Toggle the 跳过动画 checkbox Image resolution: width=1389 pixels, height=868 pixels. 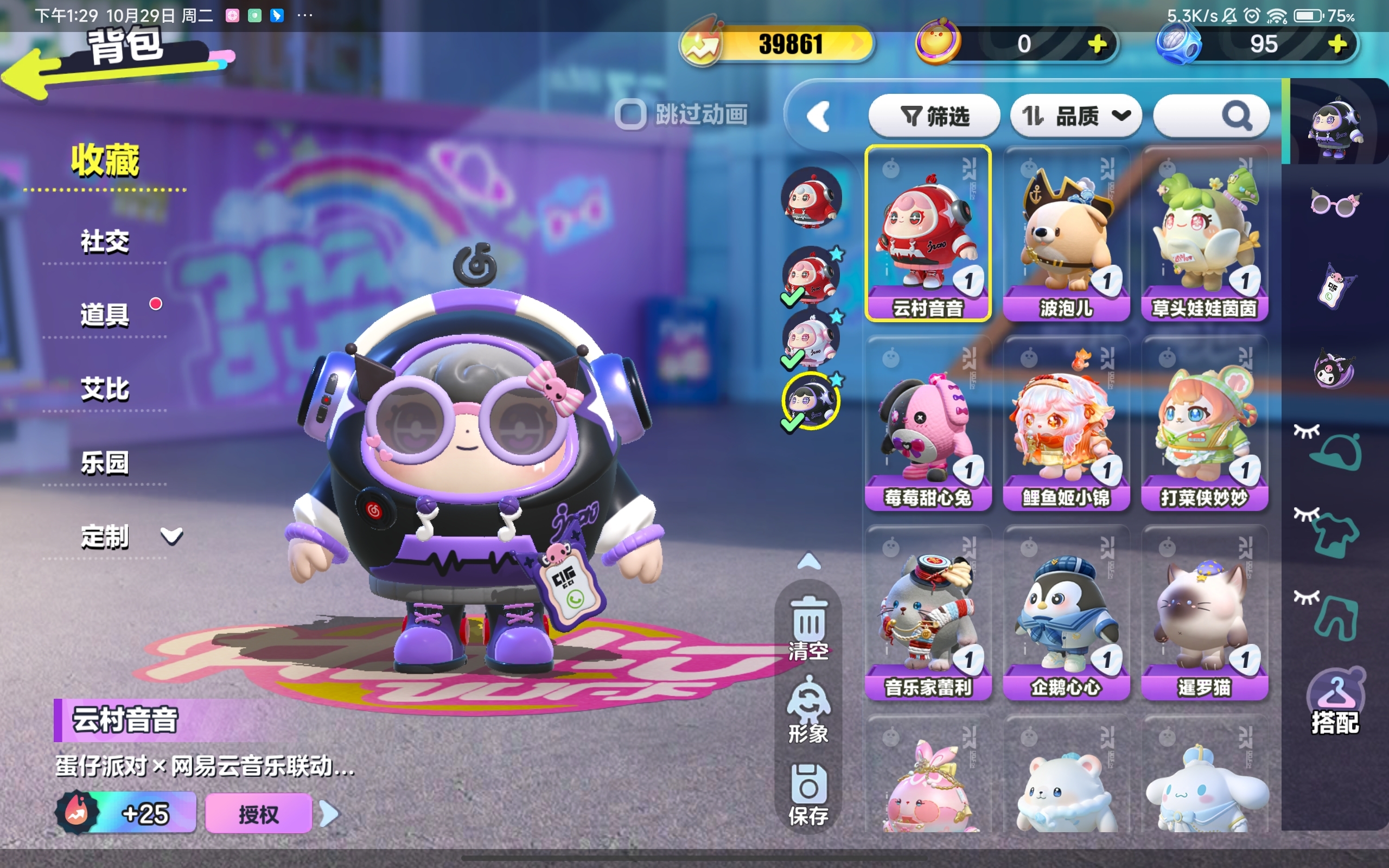click(630, 115)
